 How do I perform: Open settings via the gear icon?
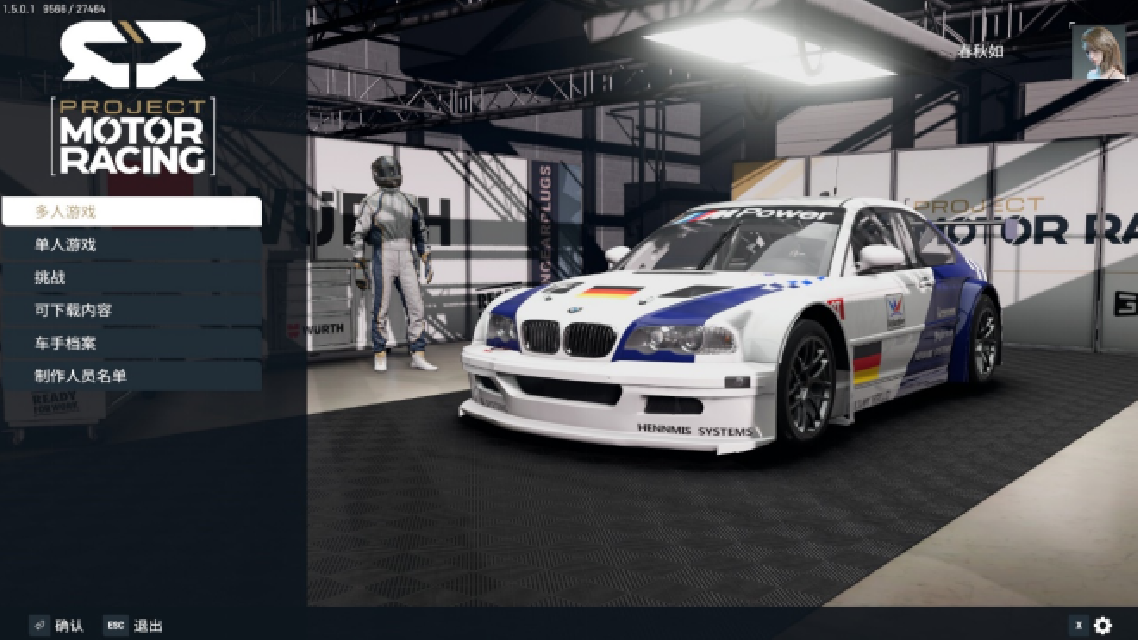(x=1102, y=625)
